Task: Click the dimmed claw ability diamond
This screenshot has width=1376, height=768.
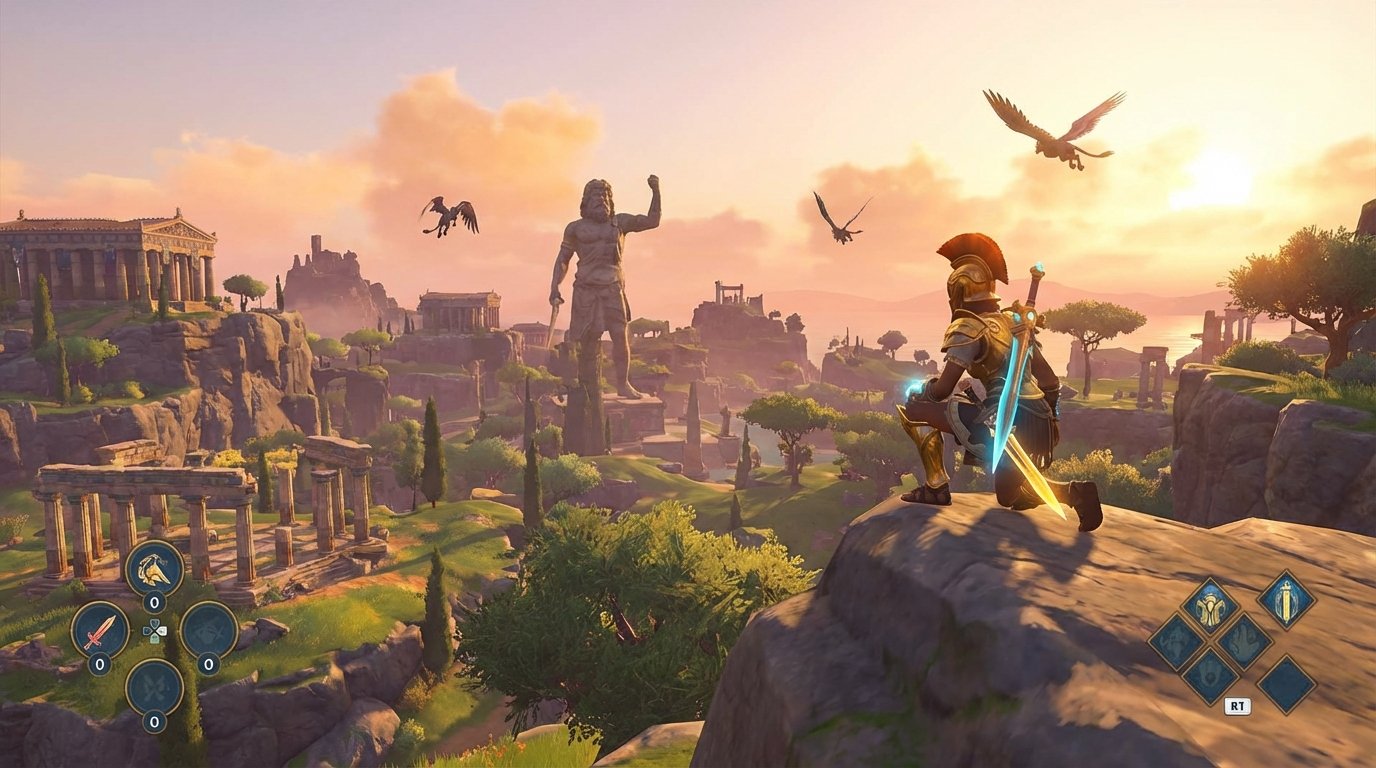Action: coord(1243,641)
